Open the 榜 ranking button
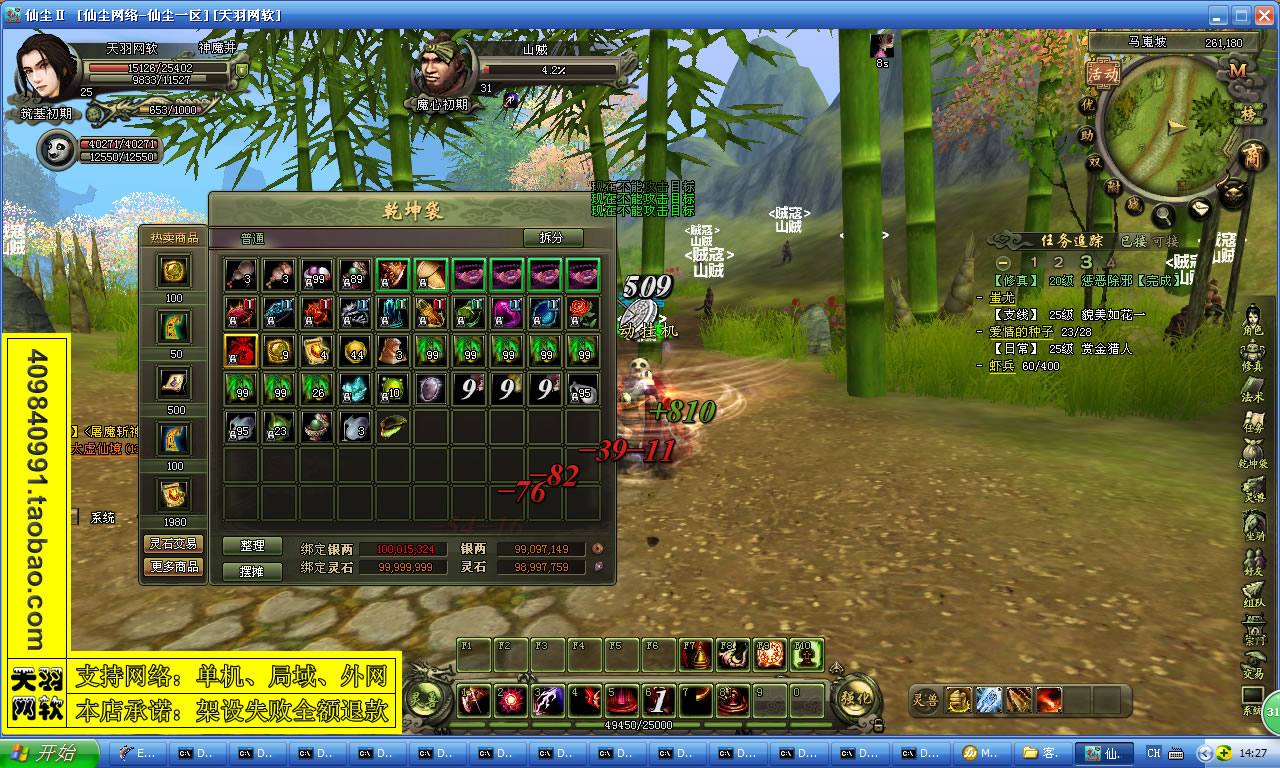 click(x=1247, y=114)
